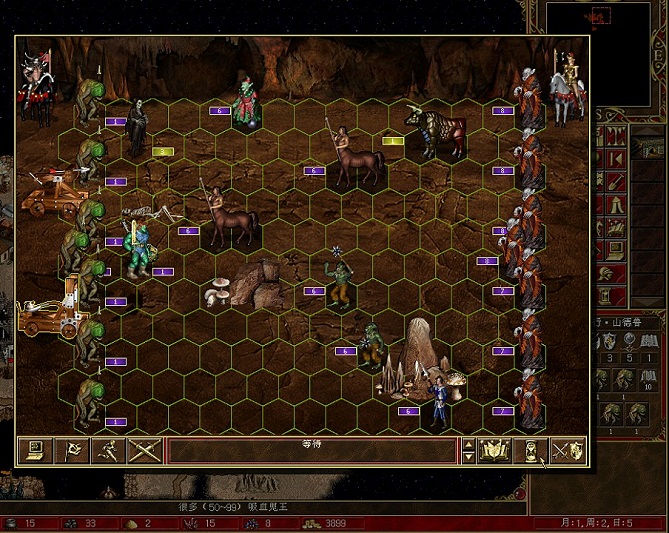The width and height of the screenshot is (669, 533).
Task: Make the active unit wait with the hourglass button
Action: coord(531,451)
